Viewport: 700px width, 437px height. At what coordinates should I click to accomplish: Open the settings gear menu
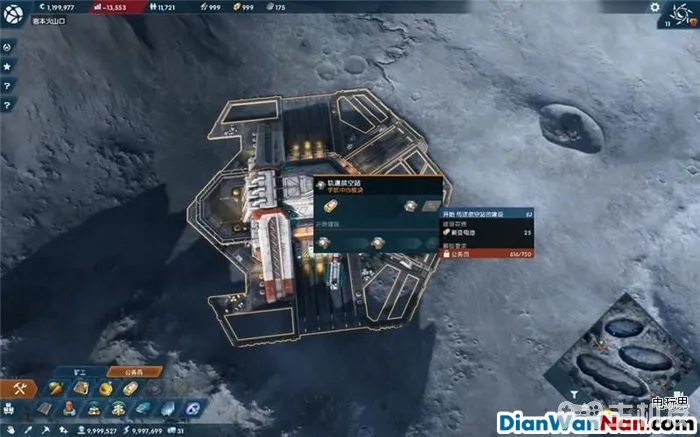(656, 8)
